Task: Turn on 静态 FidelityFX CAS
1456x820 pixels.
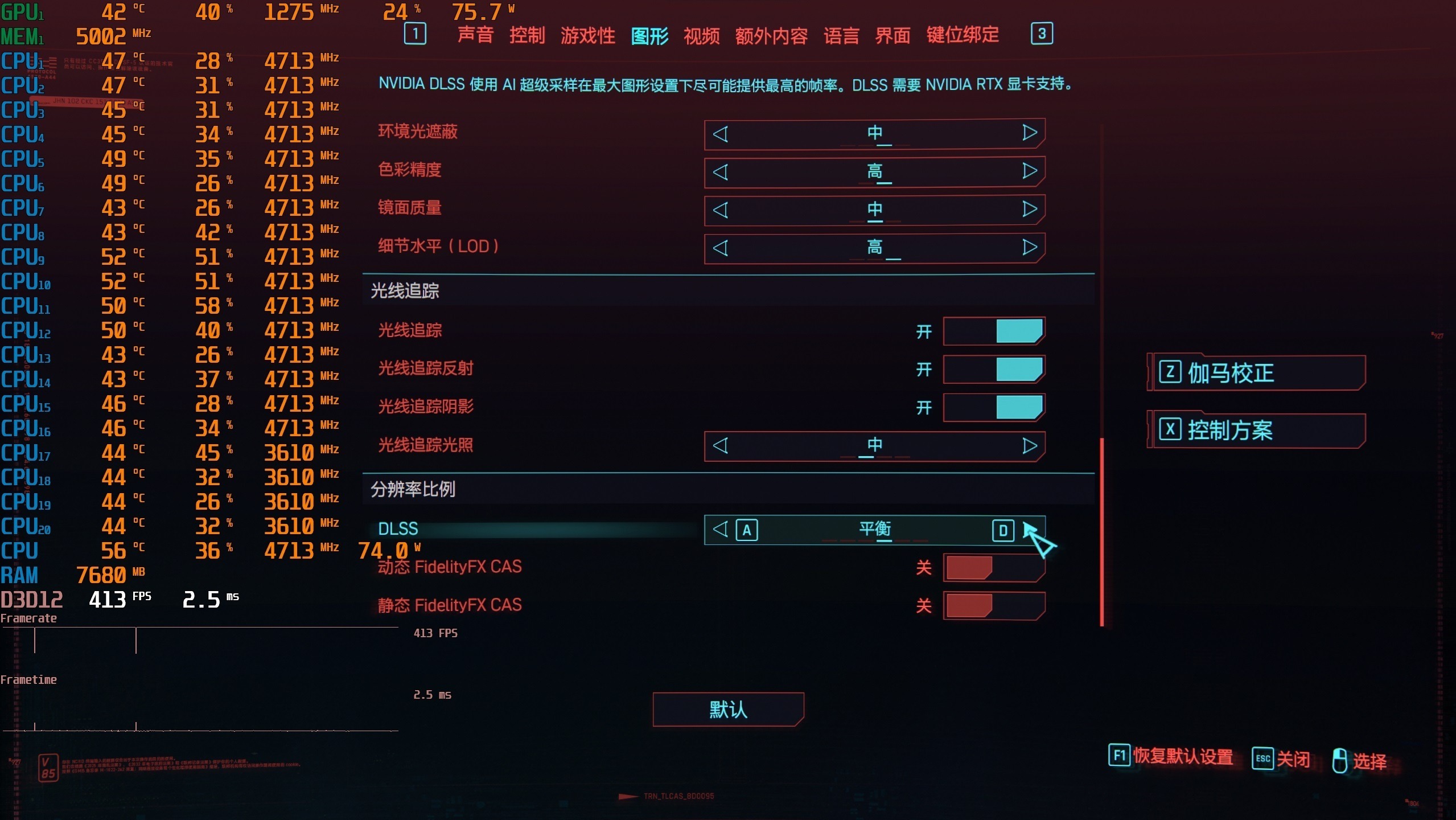Action: pyautogui.click(x=994, y=606)
